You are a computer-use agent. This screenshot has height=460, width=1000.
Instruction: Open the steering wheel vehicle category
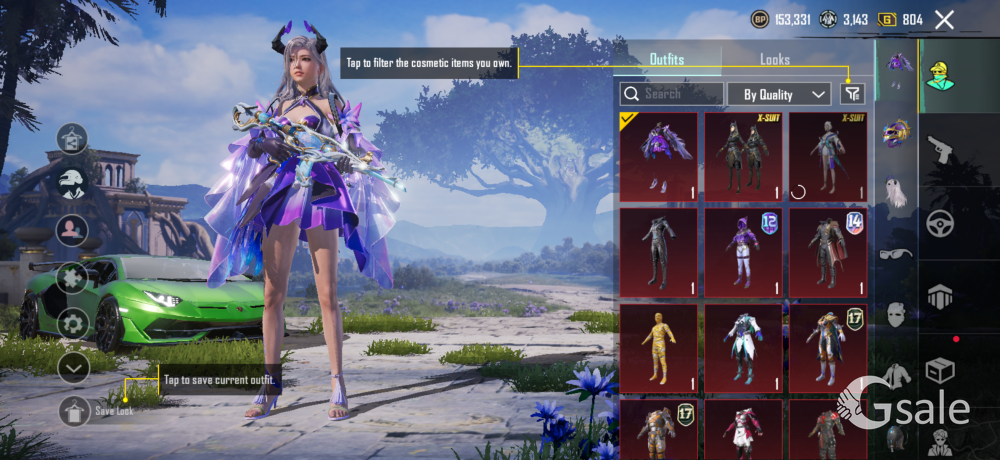940,223
